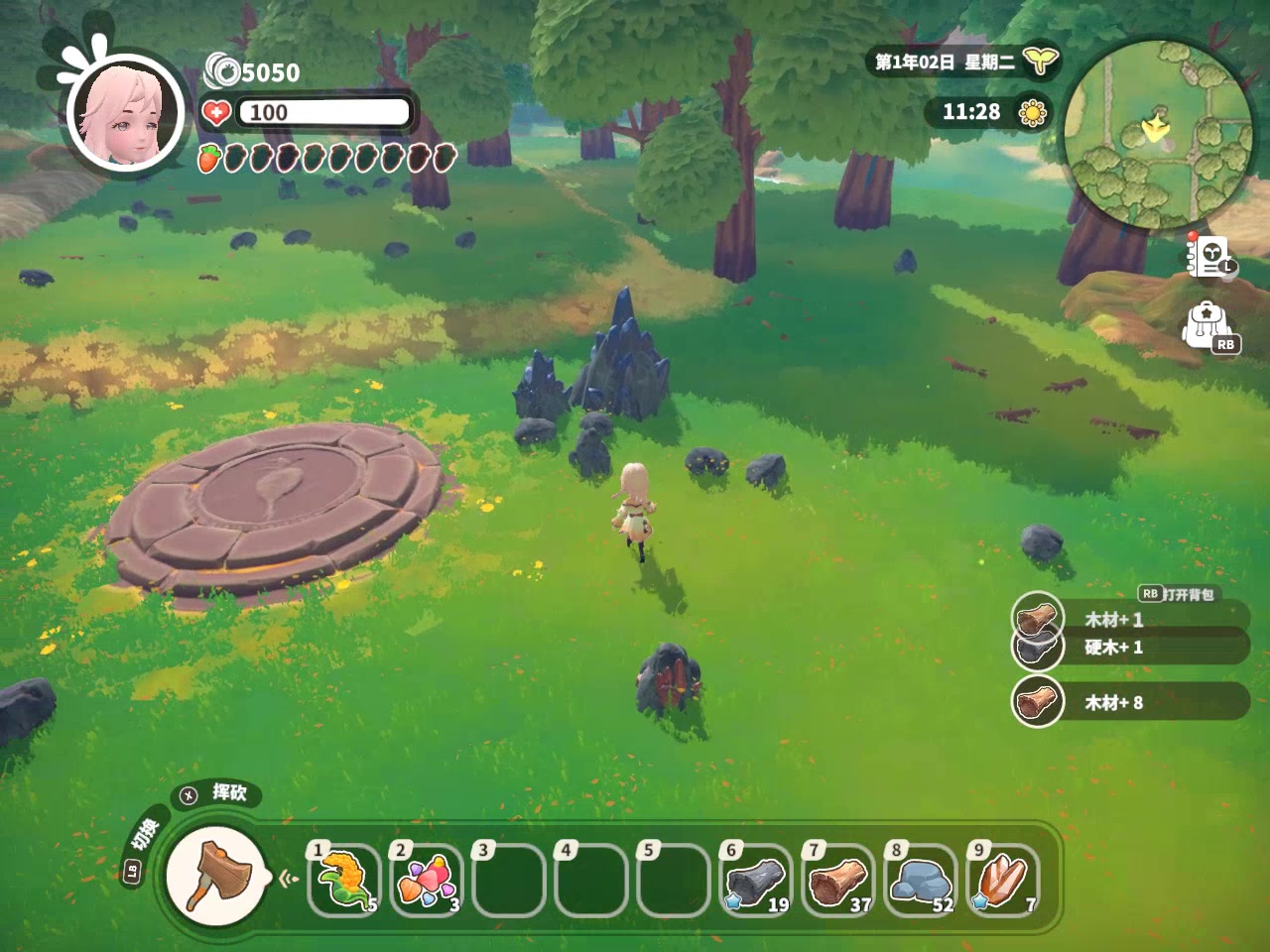
Task: Click the circular minimap
Action: [1157, 131]
